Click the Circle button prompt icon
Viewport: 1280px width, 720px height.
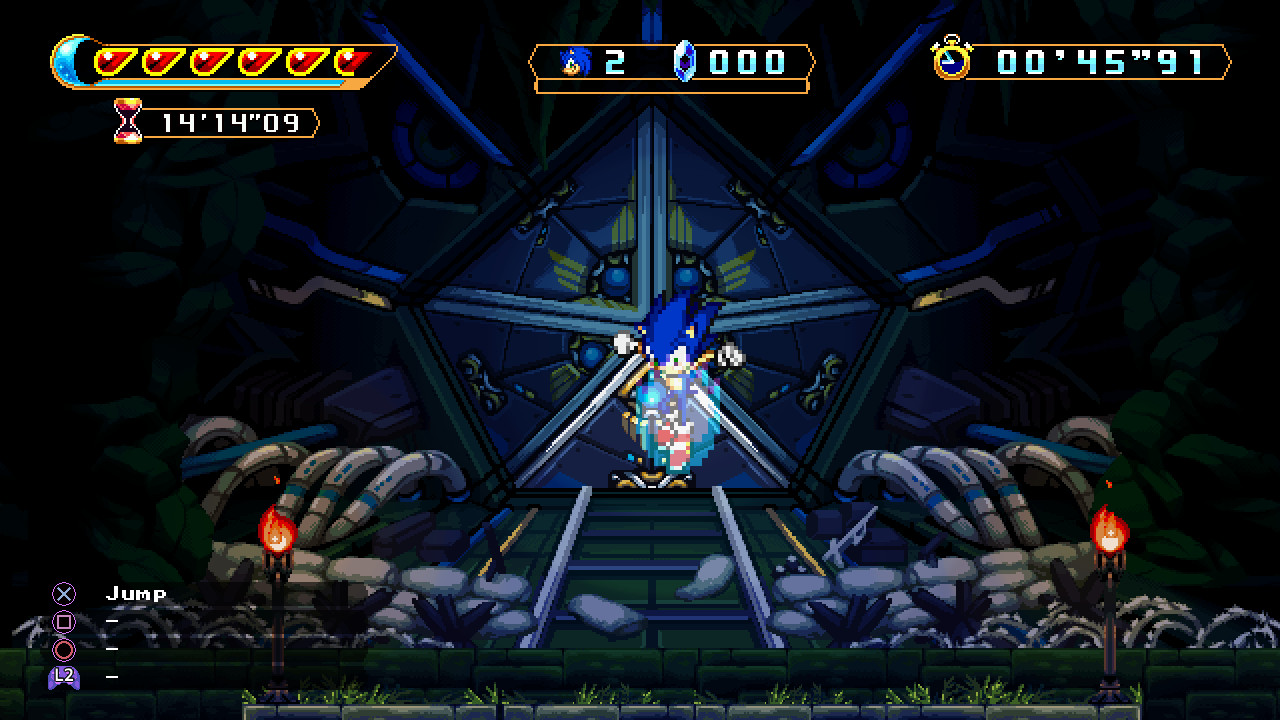(x=64, y=650)
